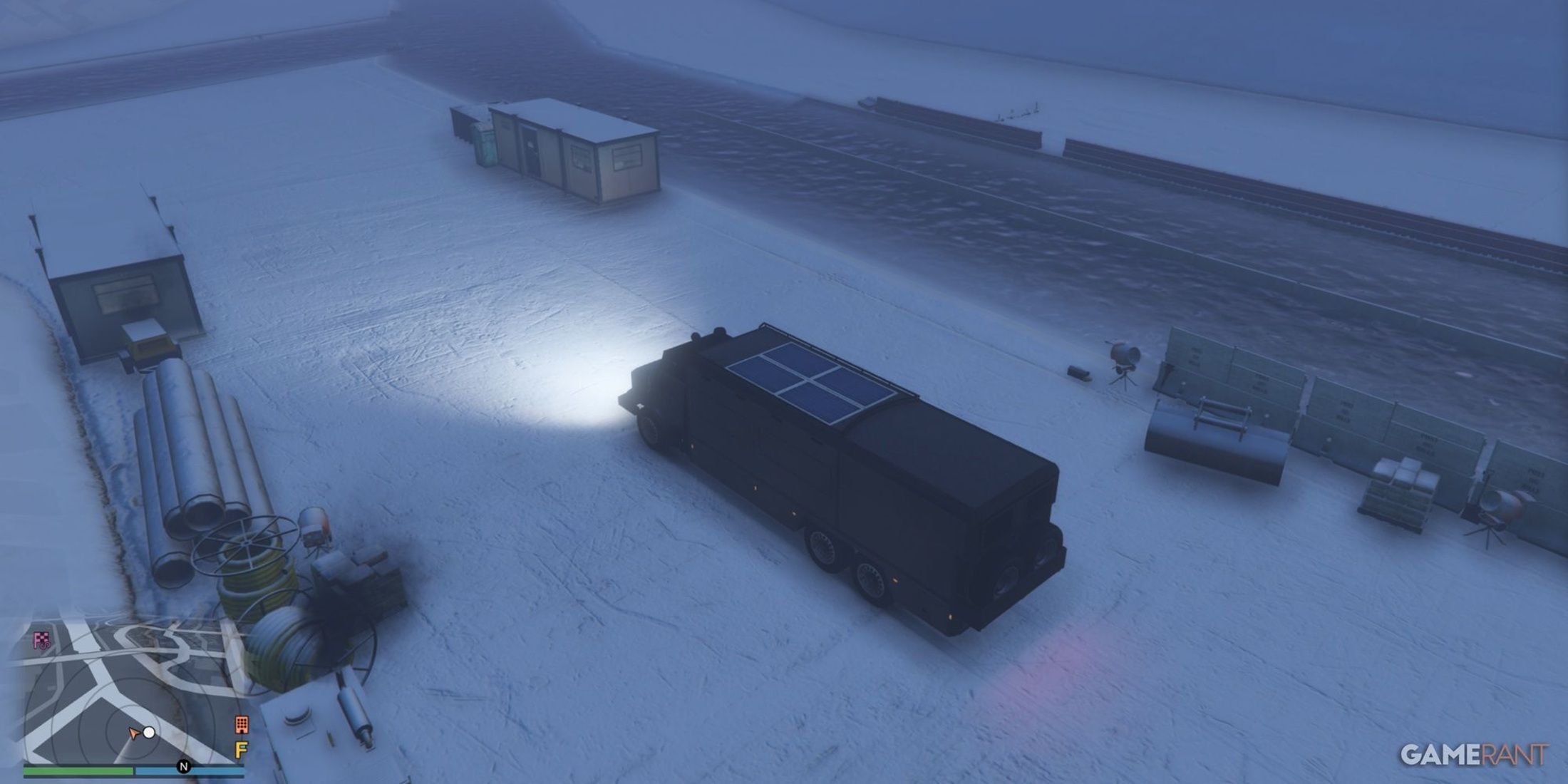
Task: Click the white waypoint dot beside the player arrow
Action: (x=148, y=733)
